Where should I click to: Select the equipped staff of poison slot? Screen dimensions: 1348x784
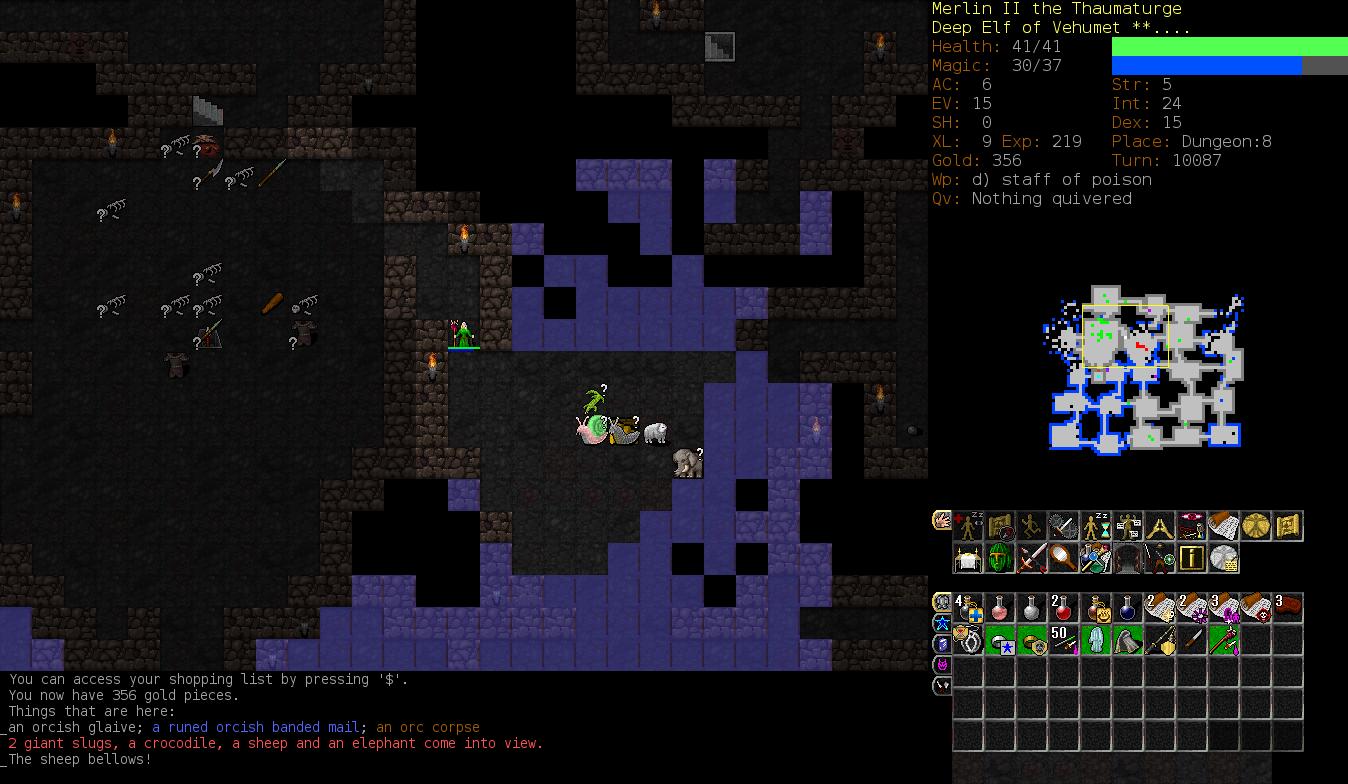pos(1224,640)
